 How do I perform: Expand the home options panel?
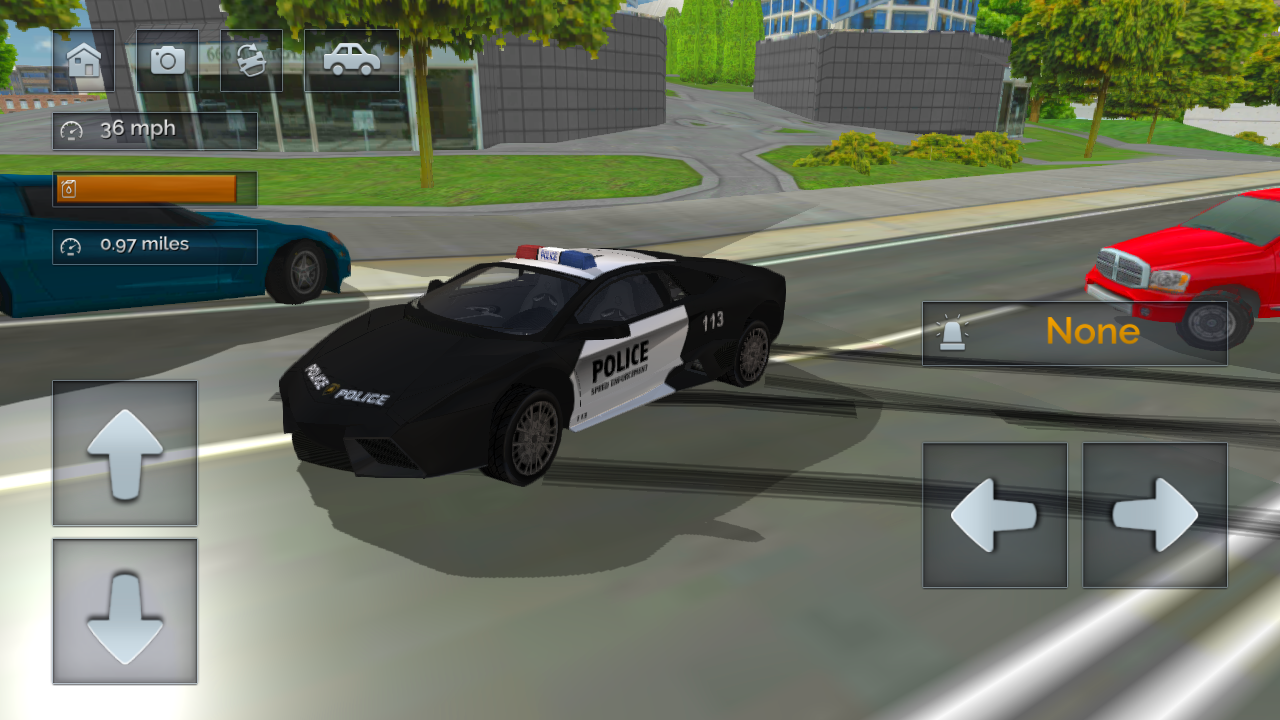(85, 60)
